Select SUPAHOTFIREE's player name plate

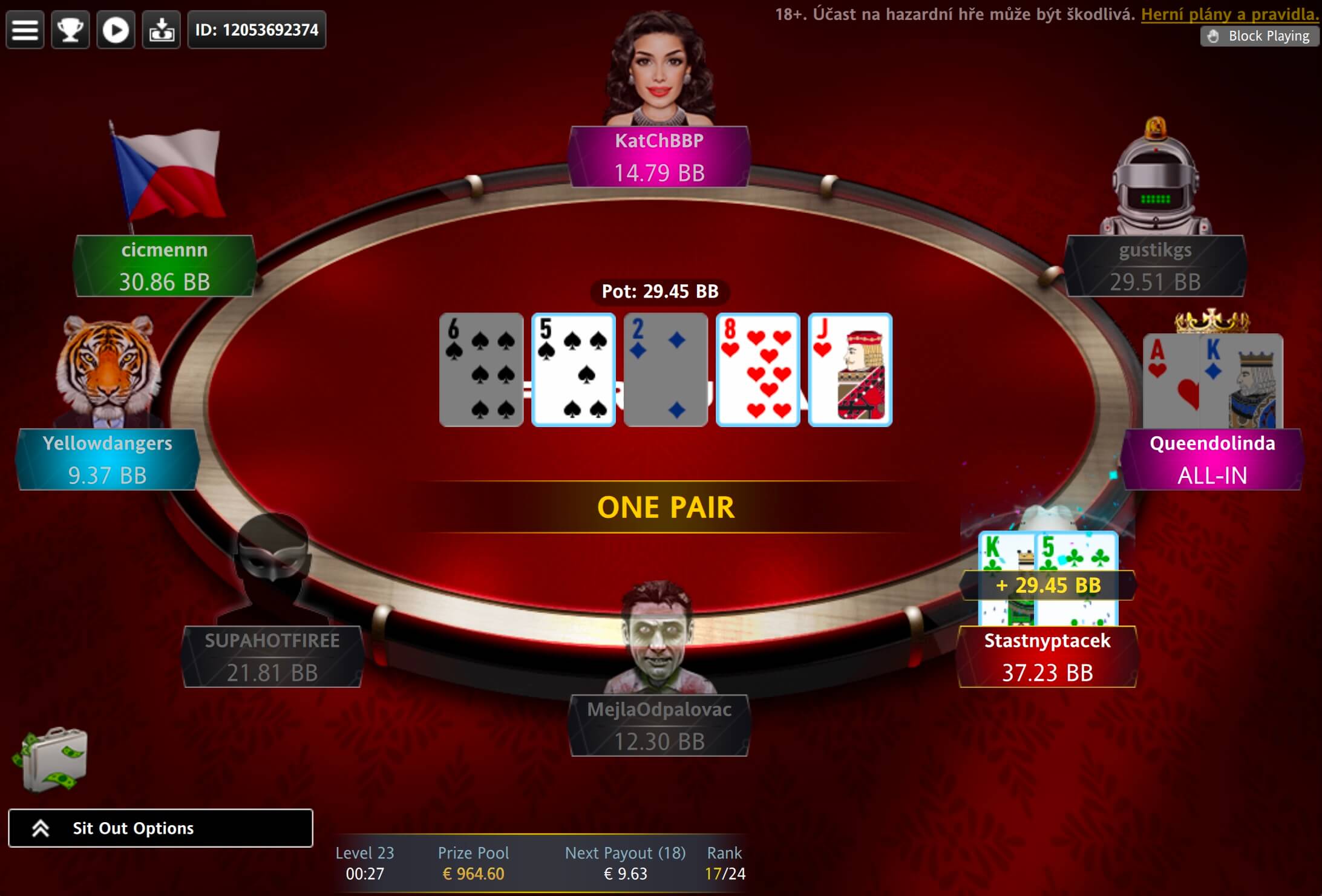(272, 657)
